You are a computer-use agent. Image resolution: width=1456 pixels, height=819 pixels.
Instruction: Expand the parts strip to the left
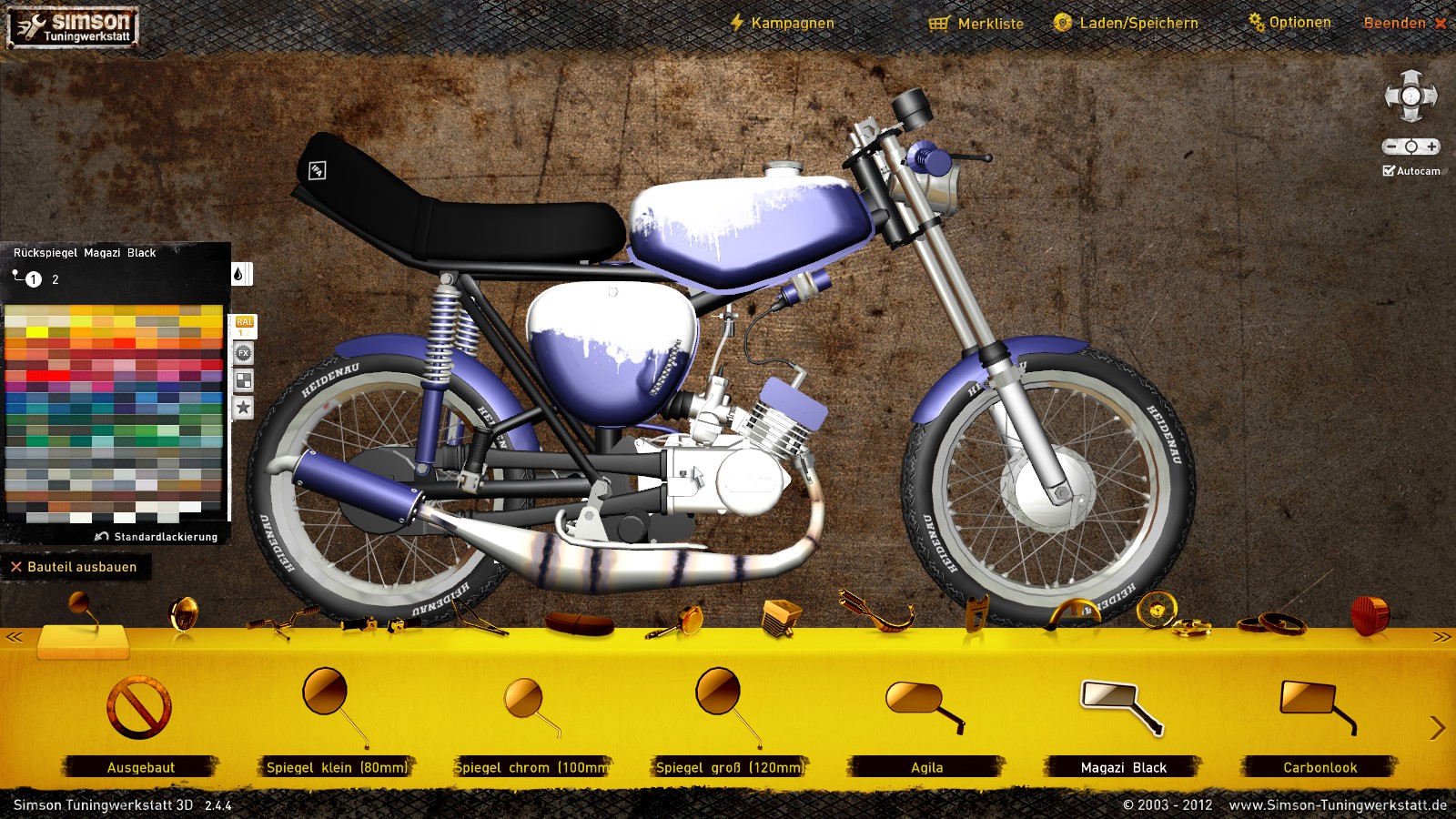(x=16, y=636)
